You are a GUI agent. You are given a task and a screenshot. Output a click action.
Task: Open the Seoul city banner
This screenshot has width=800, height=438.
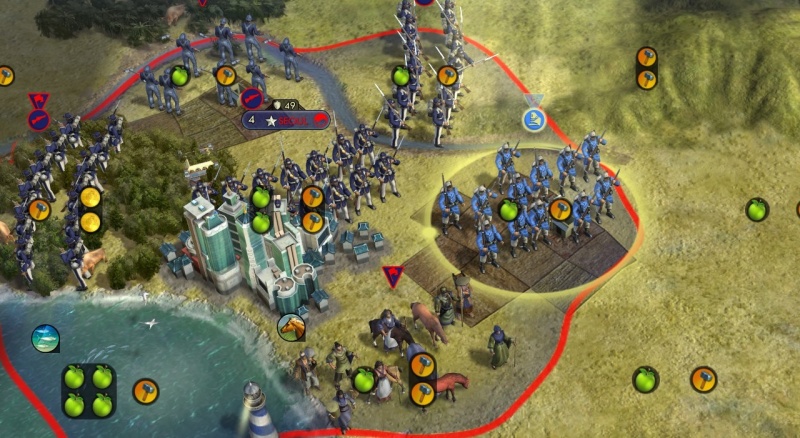[x=287, y=120]
